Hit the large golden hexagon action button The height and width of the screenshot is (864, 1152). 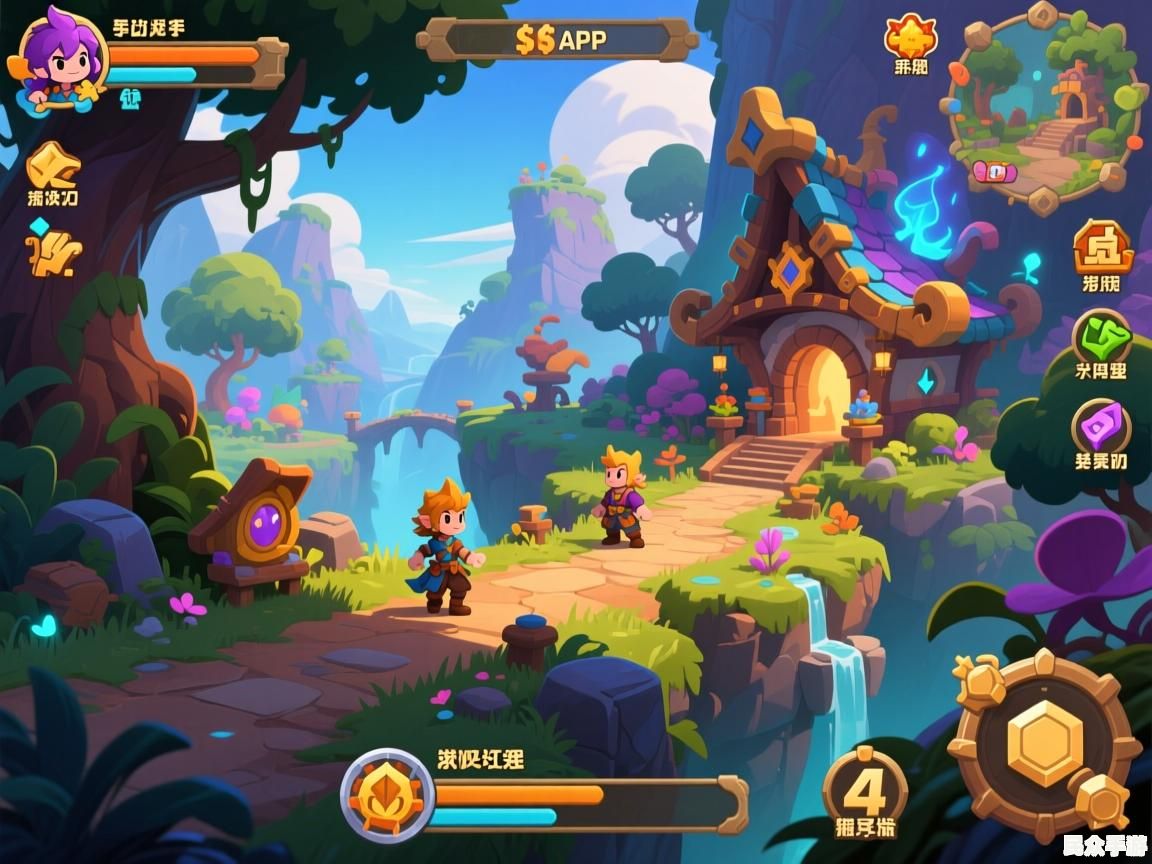pos(1045,743)
